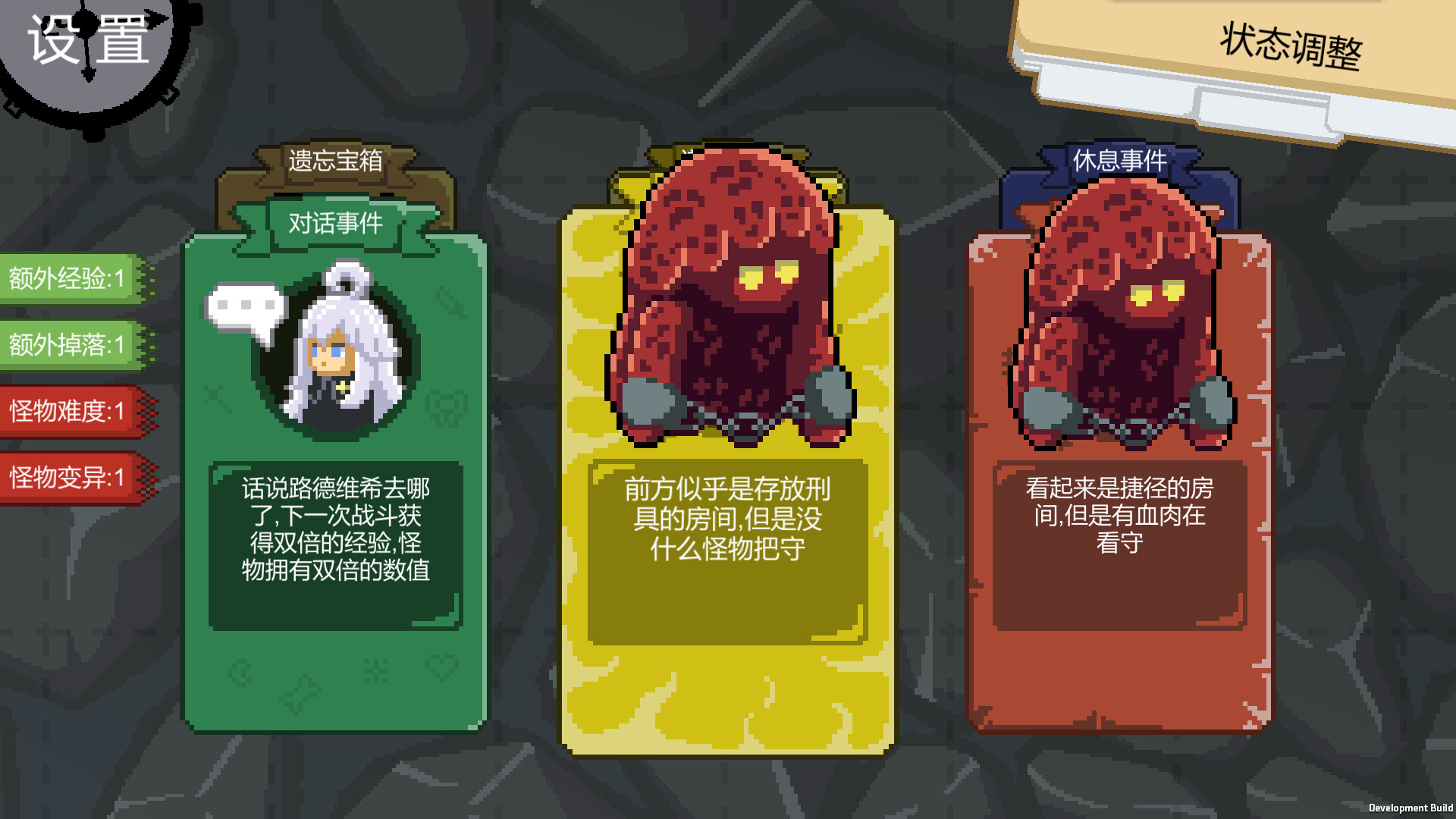Image resolution: width=1456 pixels, height=819 pixels.
Task: Click the 遗忘宝箱 banner
Action: pos(336,161)
